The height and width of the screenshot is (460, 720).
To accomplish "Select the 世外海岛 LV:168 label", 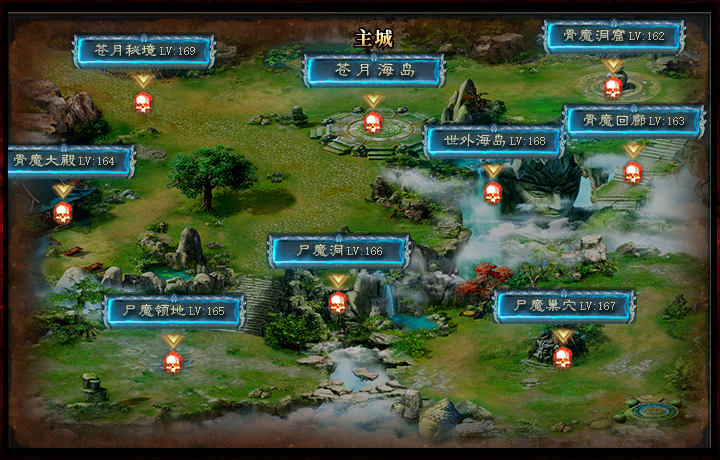I will (x=494, y=141).
